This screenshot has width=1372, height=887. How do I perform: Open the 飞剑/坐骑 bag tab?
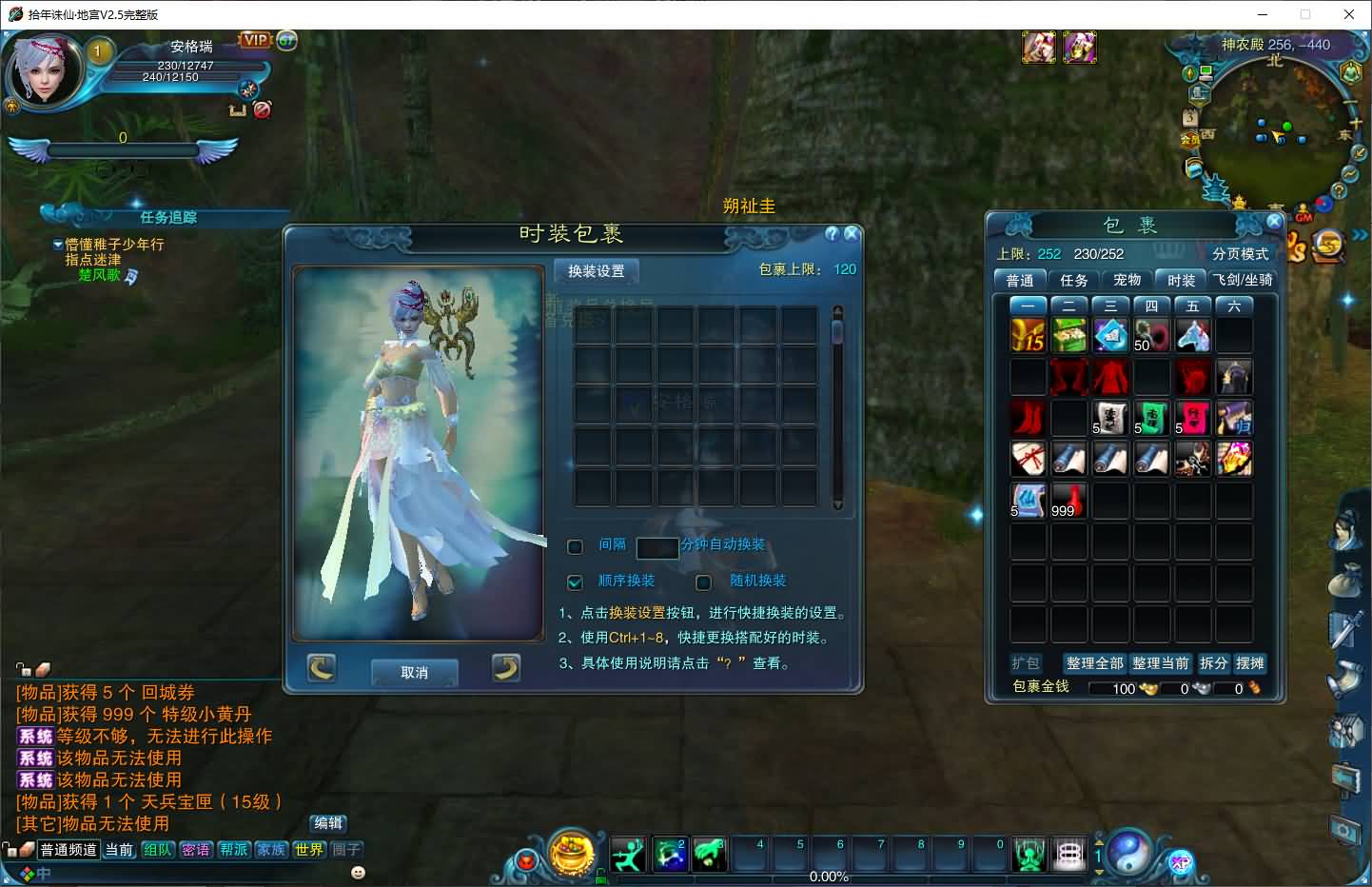pos(1243,280)
